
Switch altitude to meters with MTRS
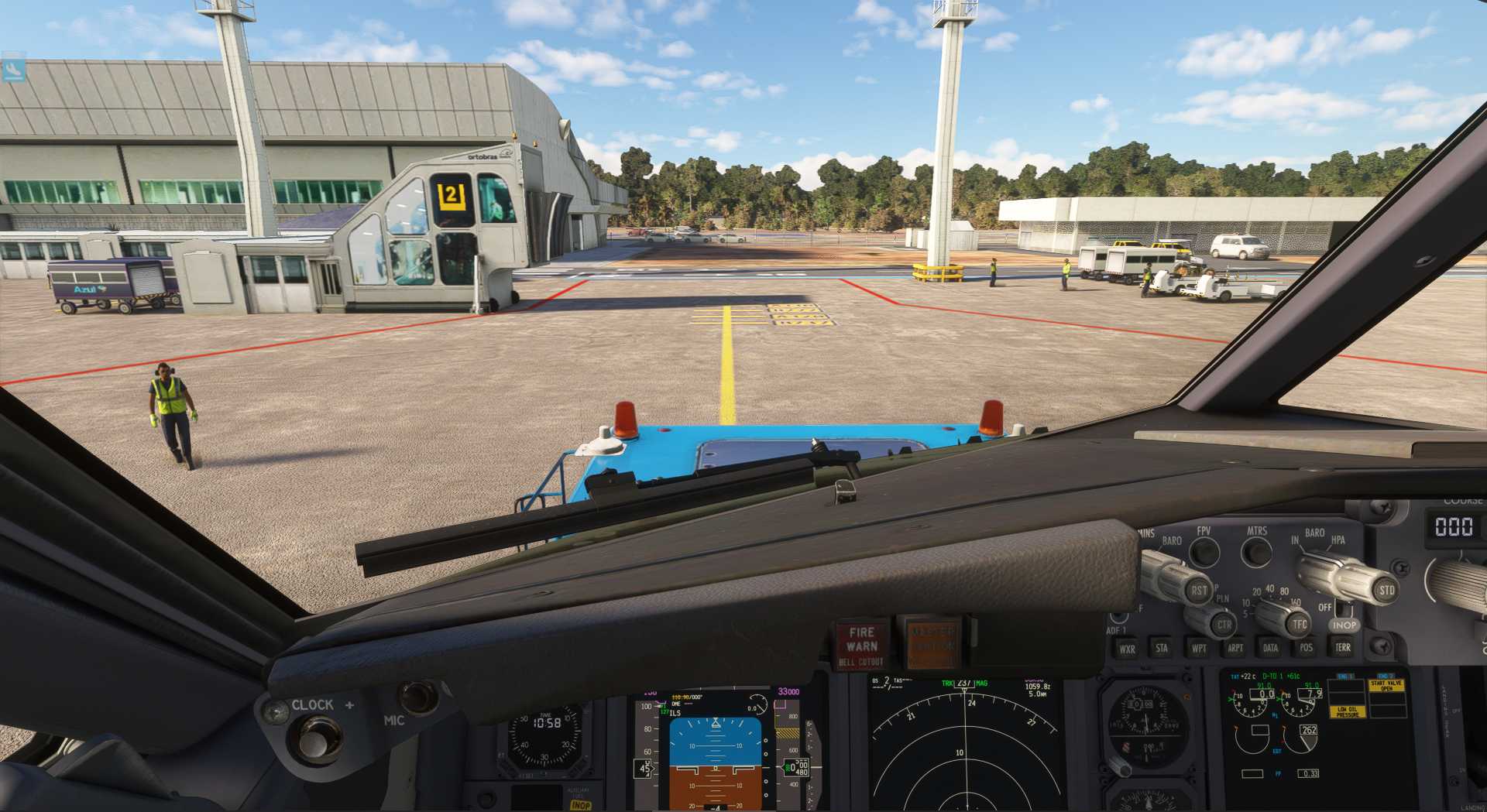pos(1256,551)
